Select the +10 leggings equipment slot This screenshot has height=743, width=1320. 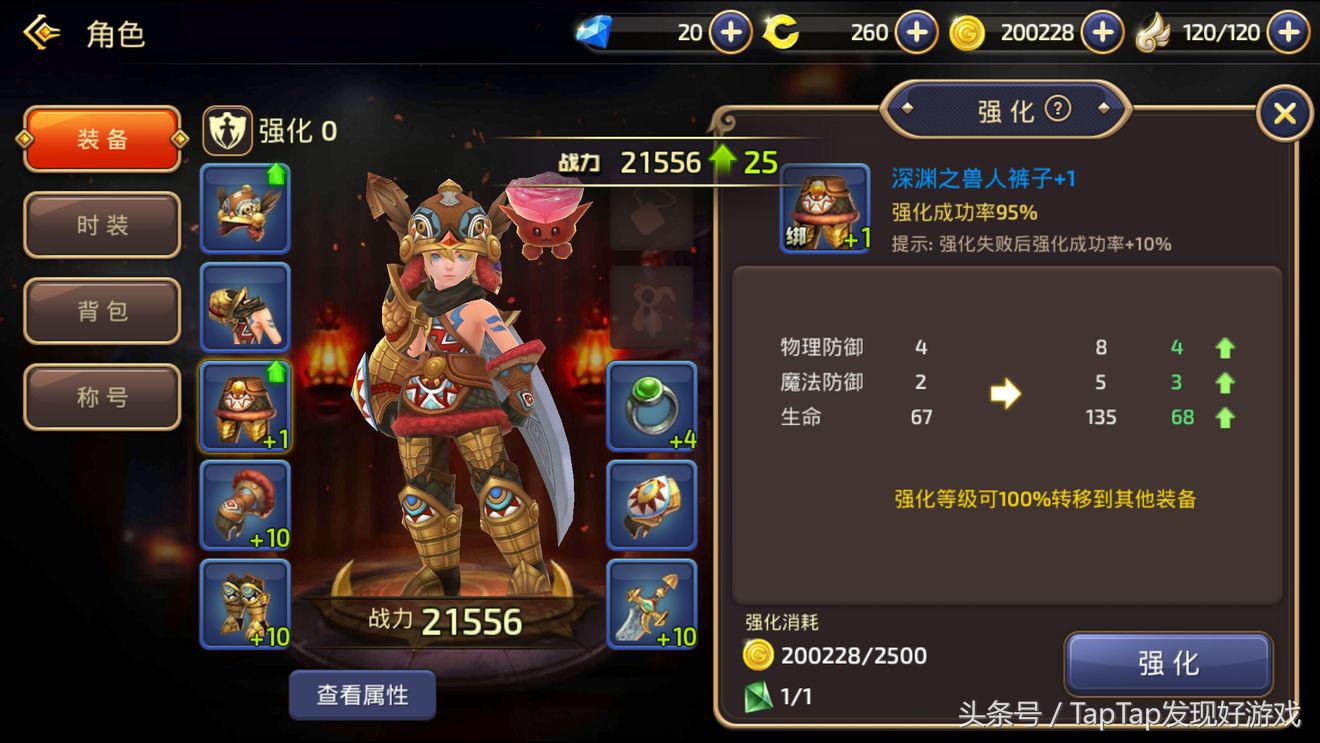coord(244,505)
